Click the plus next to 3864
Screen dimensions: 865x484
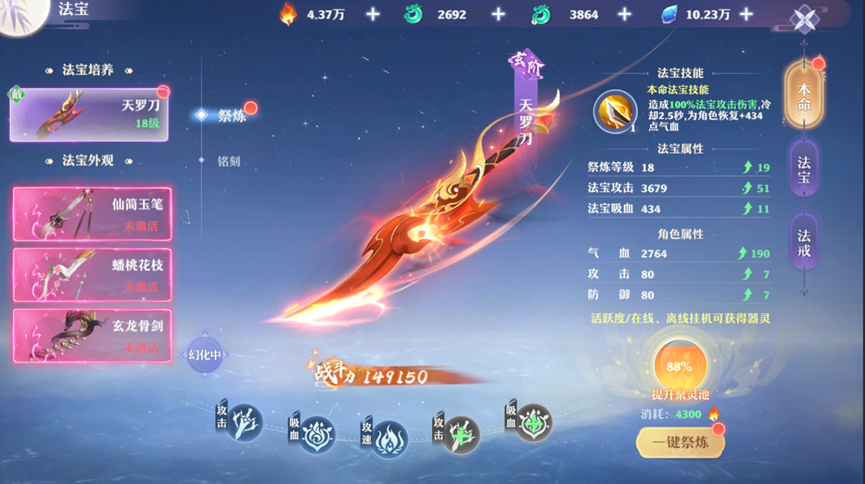(x=625, y=14)
